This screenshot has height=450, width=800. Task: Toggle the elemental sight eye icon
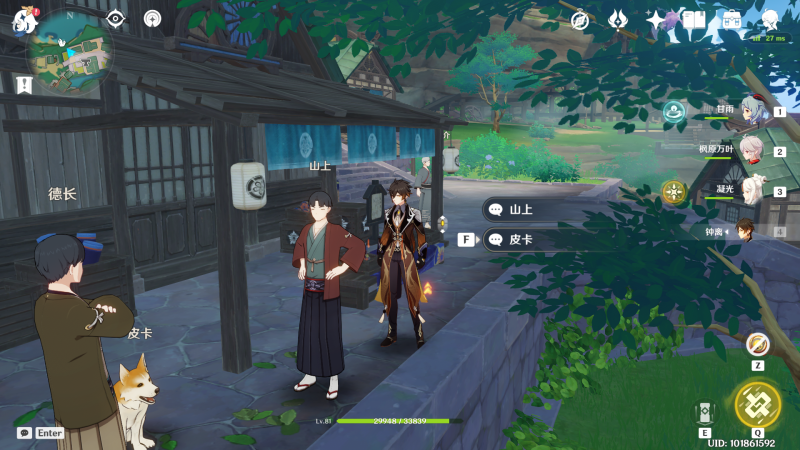tap(116, 19)
